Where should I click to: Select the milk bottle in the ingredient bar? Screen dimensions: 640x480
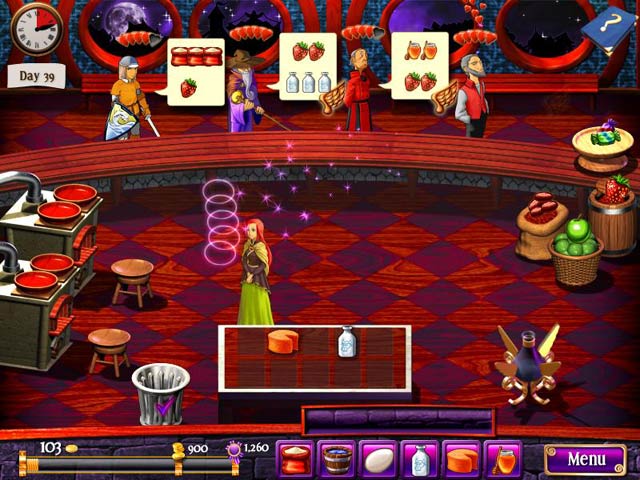point(420,459)
